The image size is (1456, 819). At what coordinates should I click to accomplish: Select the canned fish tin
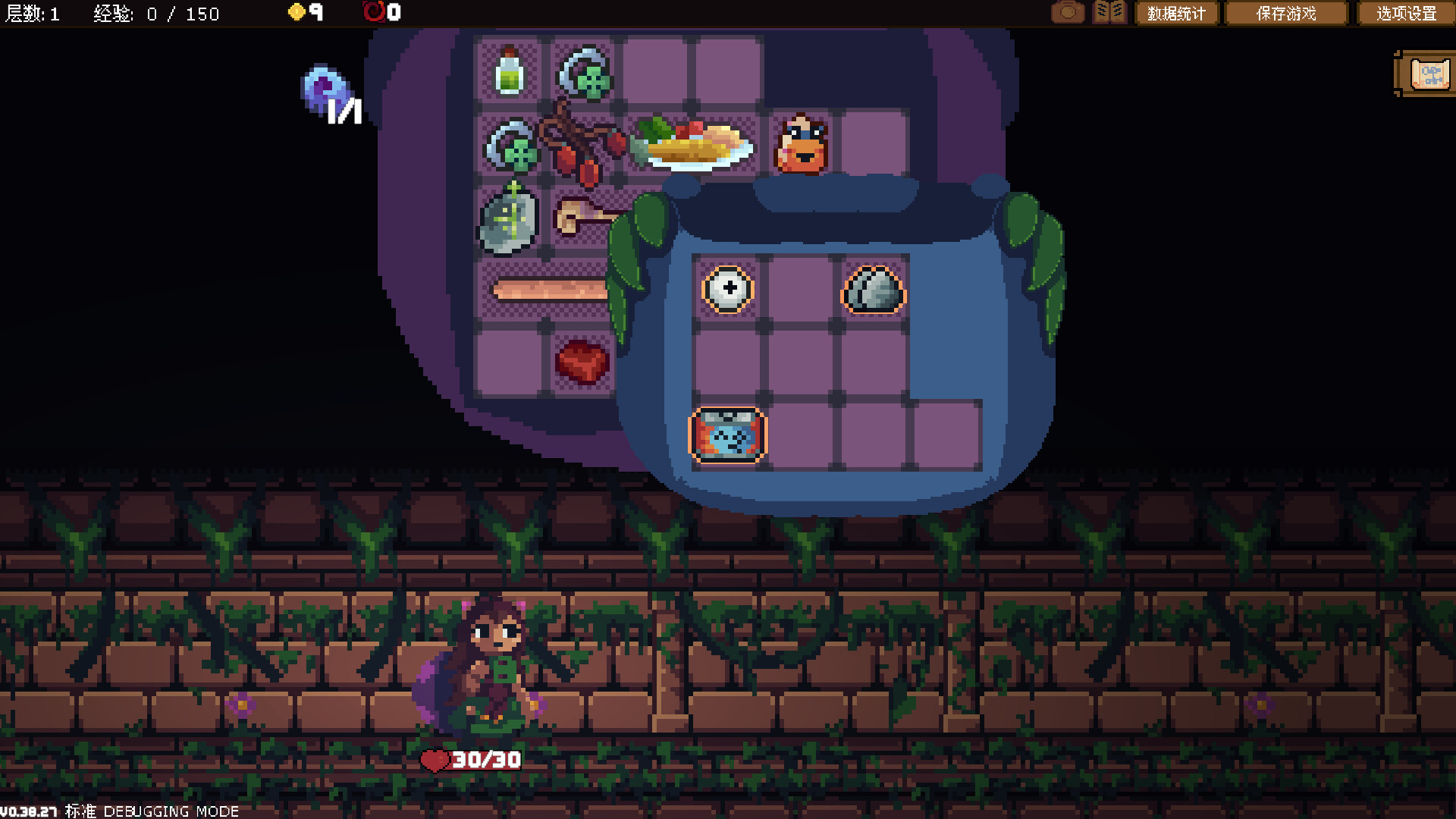[728, 435]
